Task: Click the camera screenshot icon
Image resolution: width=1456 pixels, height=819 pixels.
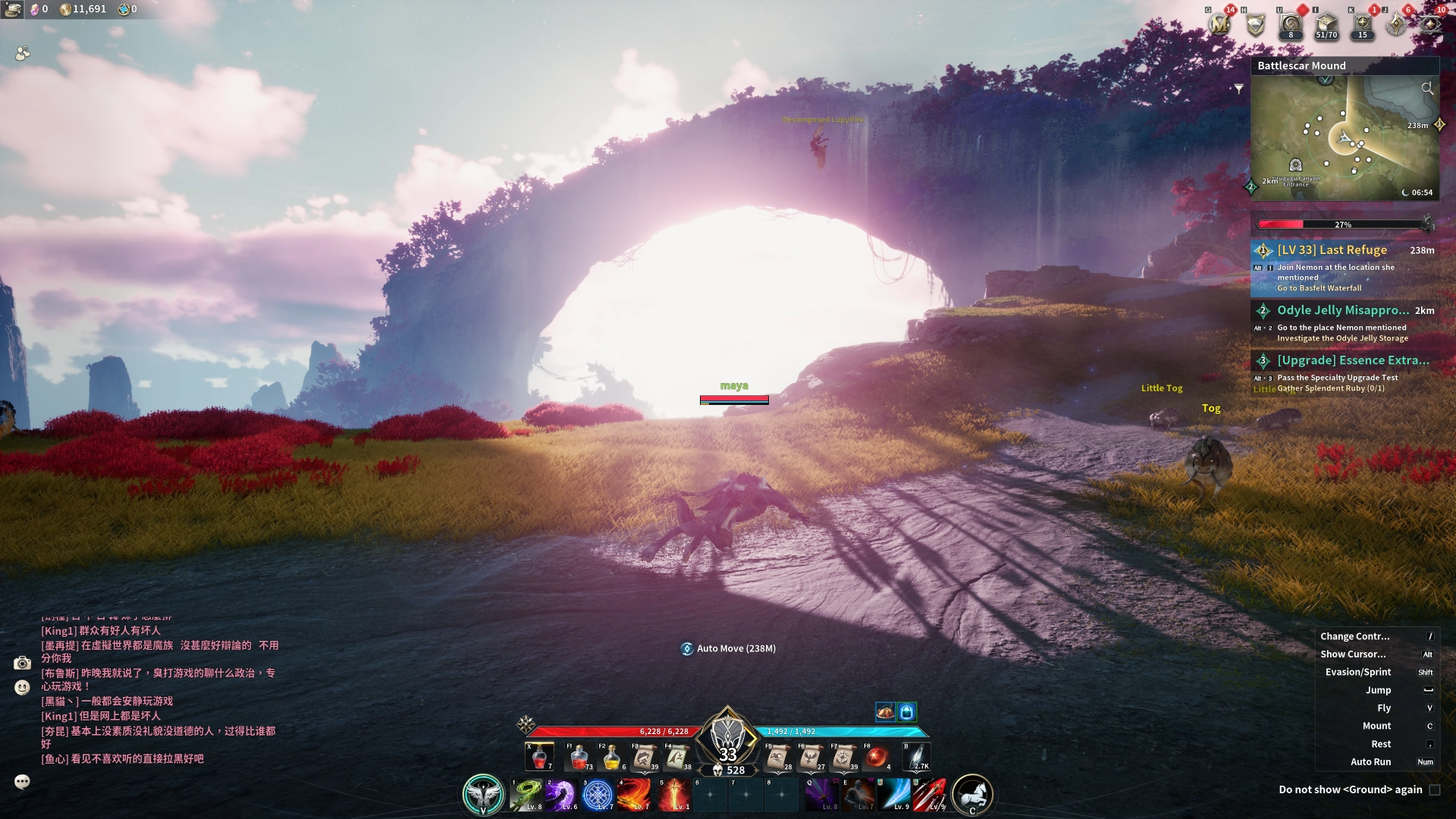Action: point(22,664)
